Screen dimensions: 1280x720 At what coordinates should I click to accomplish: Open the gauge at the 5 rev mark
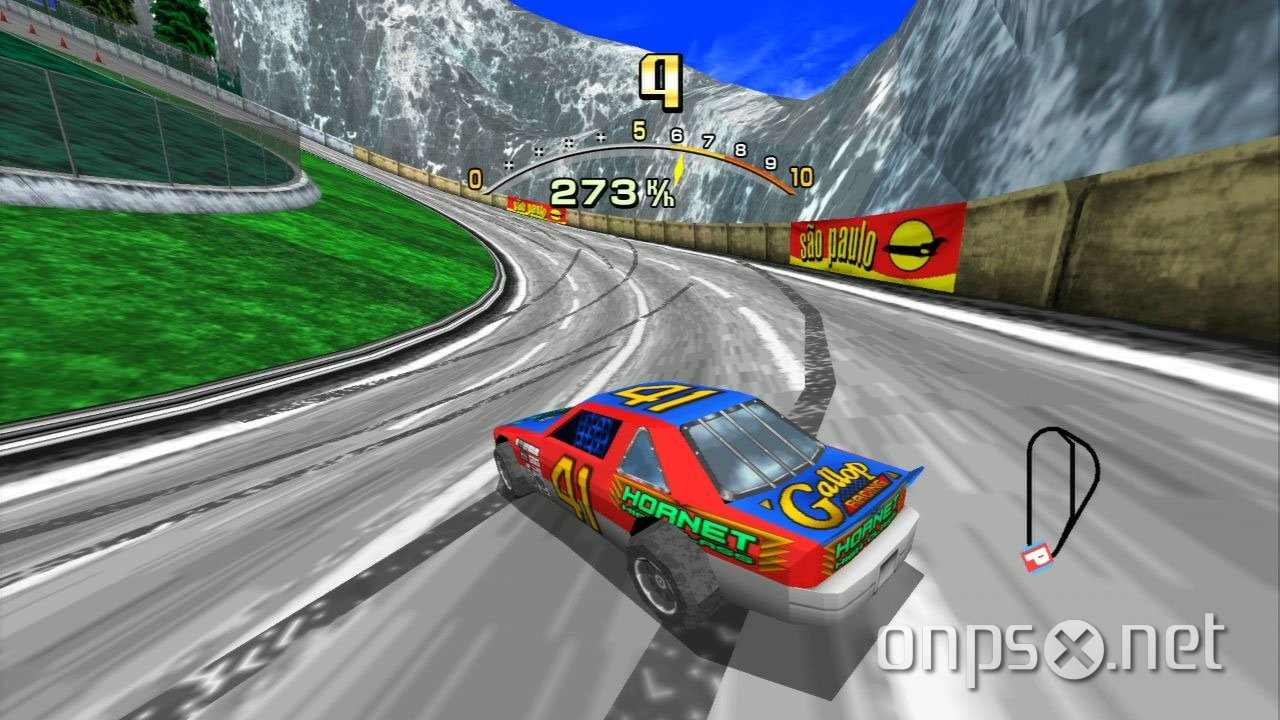click(638, 131)
